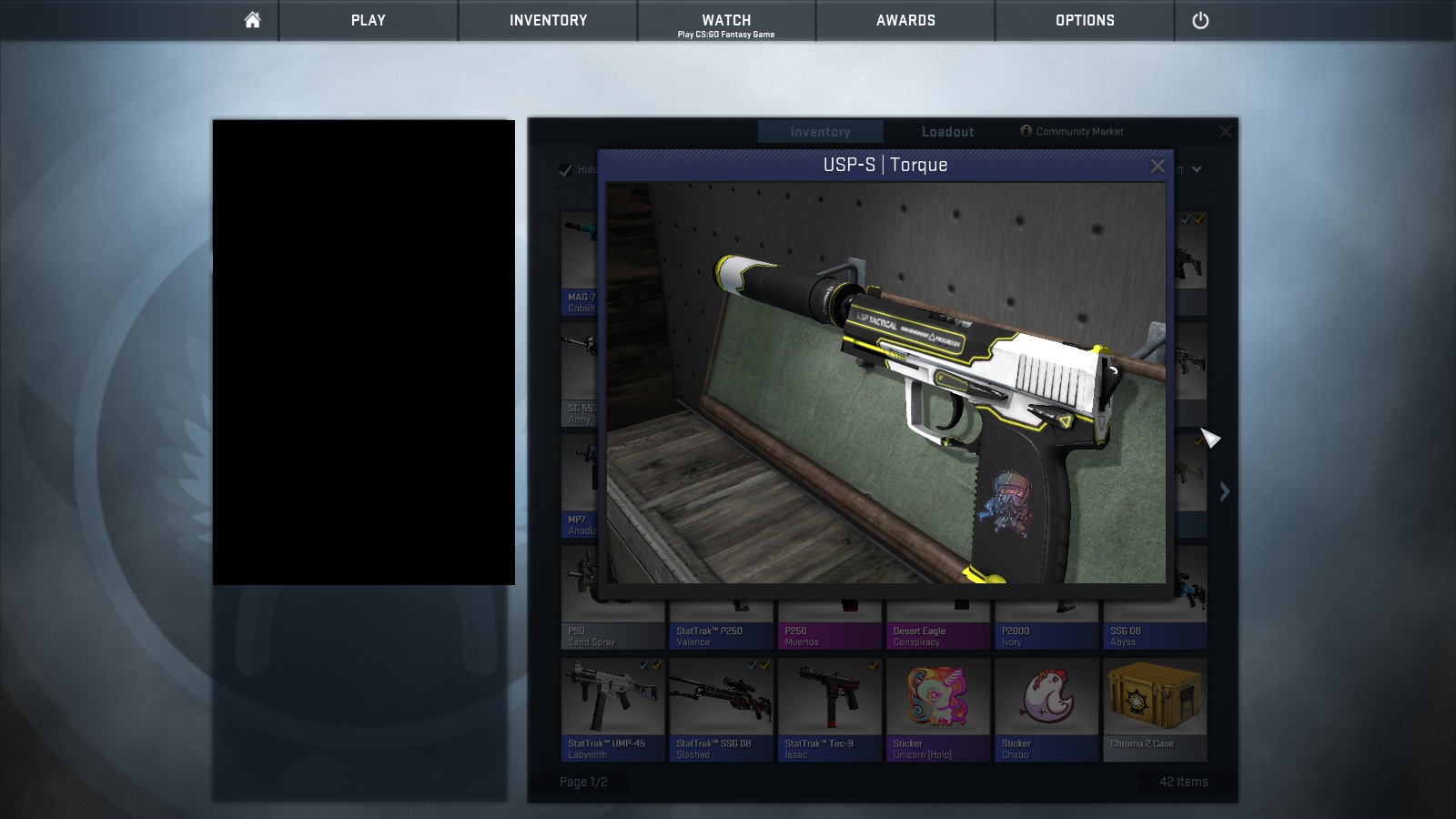
Task: Select the StatTrak SSG 08 Slashed item
Action: pyautogui.click(x=721, y=708)
